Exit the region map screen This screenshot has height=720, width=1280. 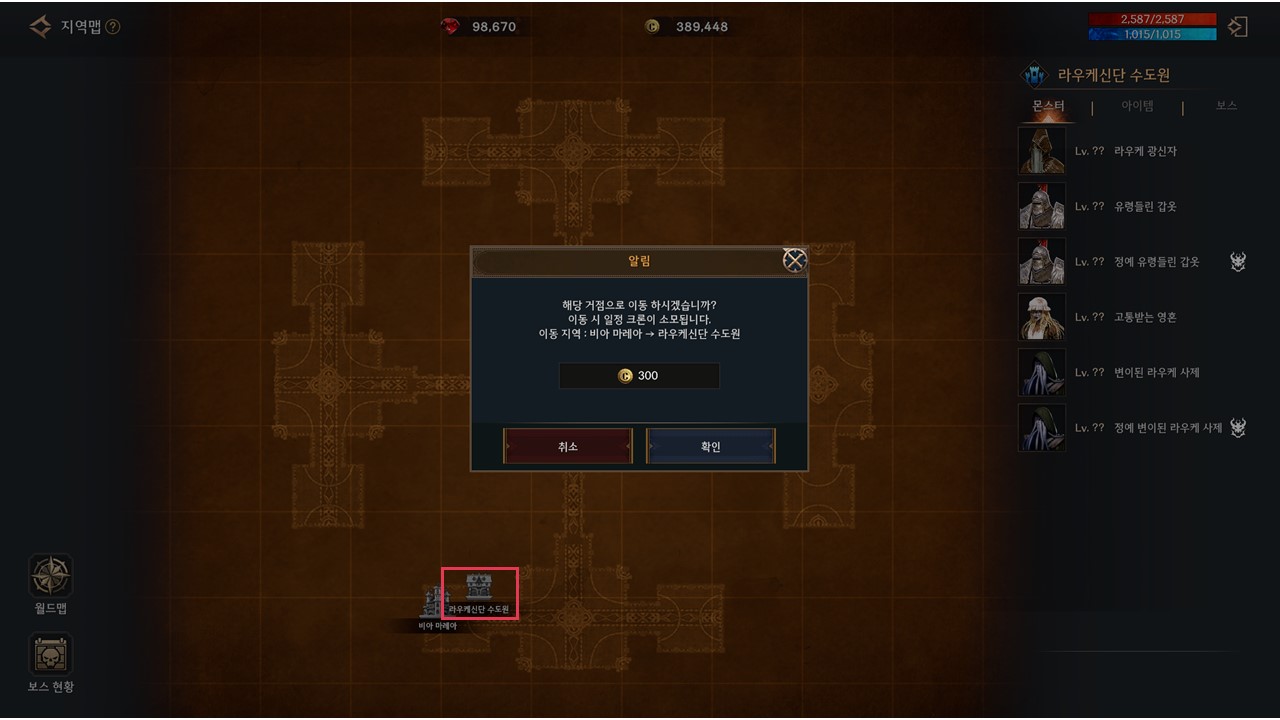click(x=1238, y=27)
